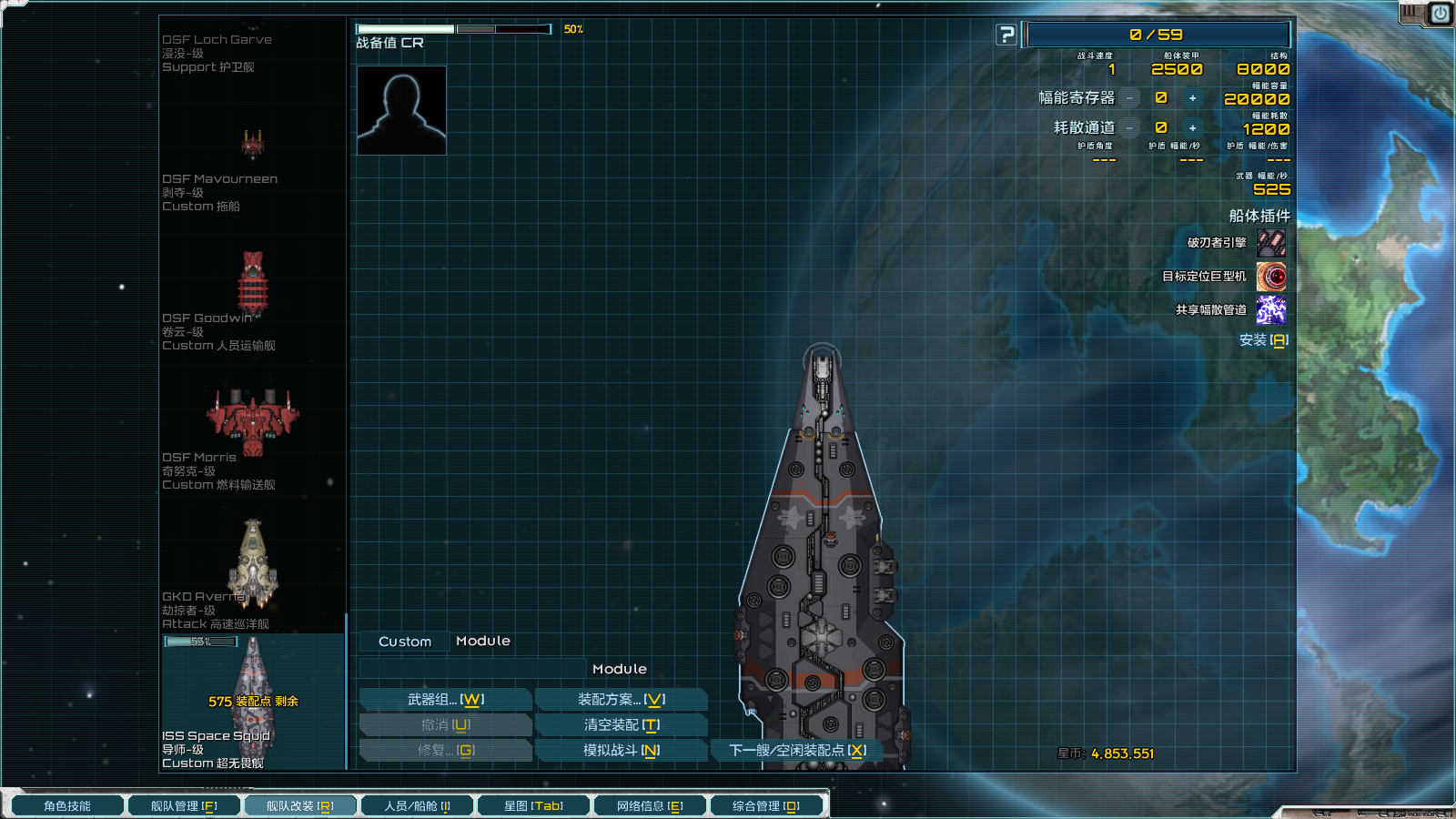Show the star map tab

click(x=533, y=806)
